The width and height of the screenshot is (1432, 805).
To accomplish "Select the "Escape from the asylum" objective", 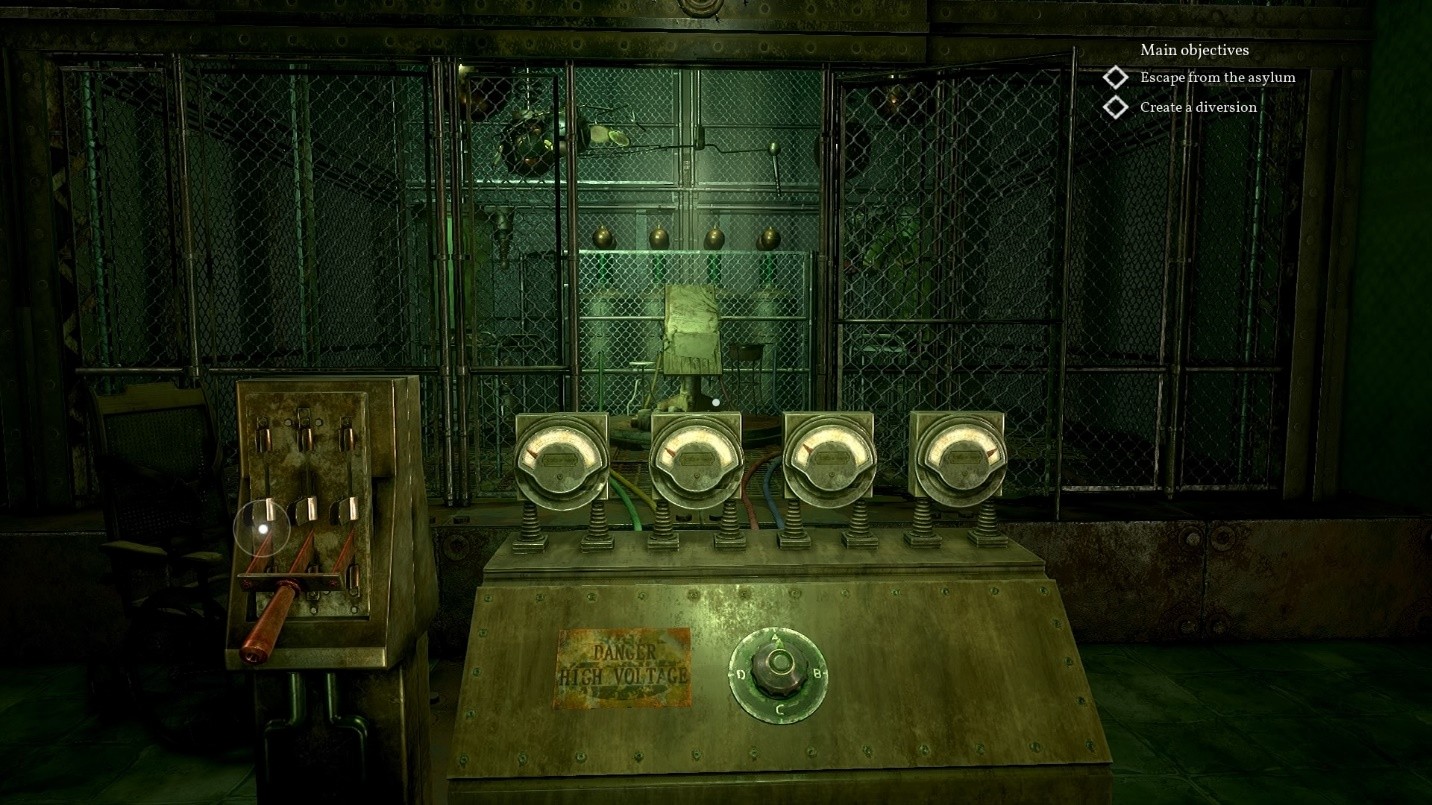I will coord(1216,78).
